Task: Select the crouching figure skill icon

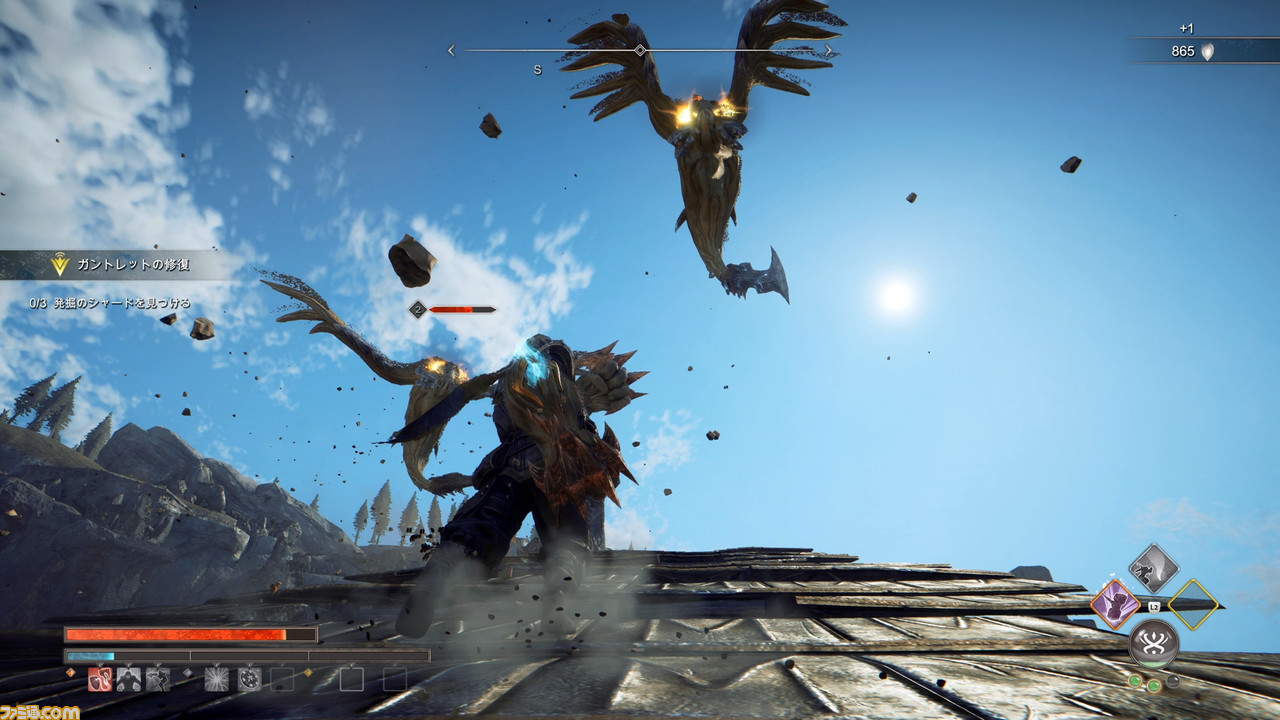Action: [129, 680]
